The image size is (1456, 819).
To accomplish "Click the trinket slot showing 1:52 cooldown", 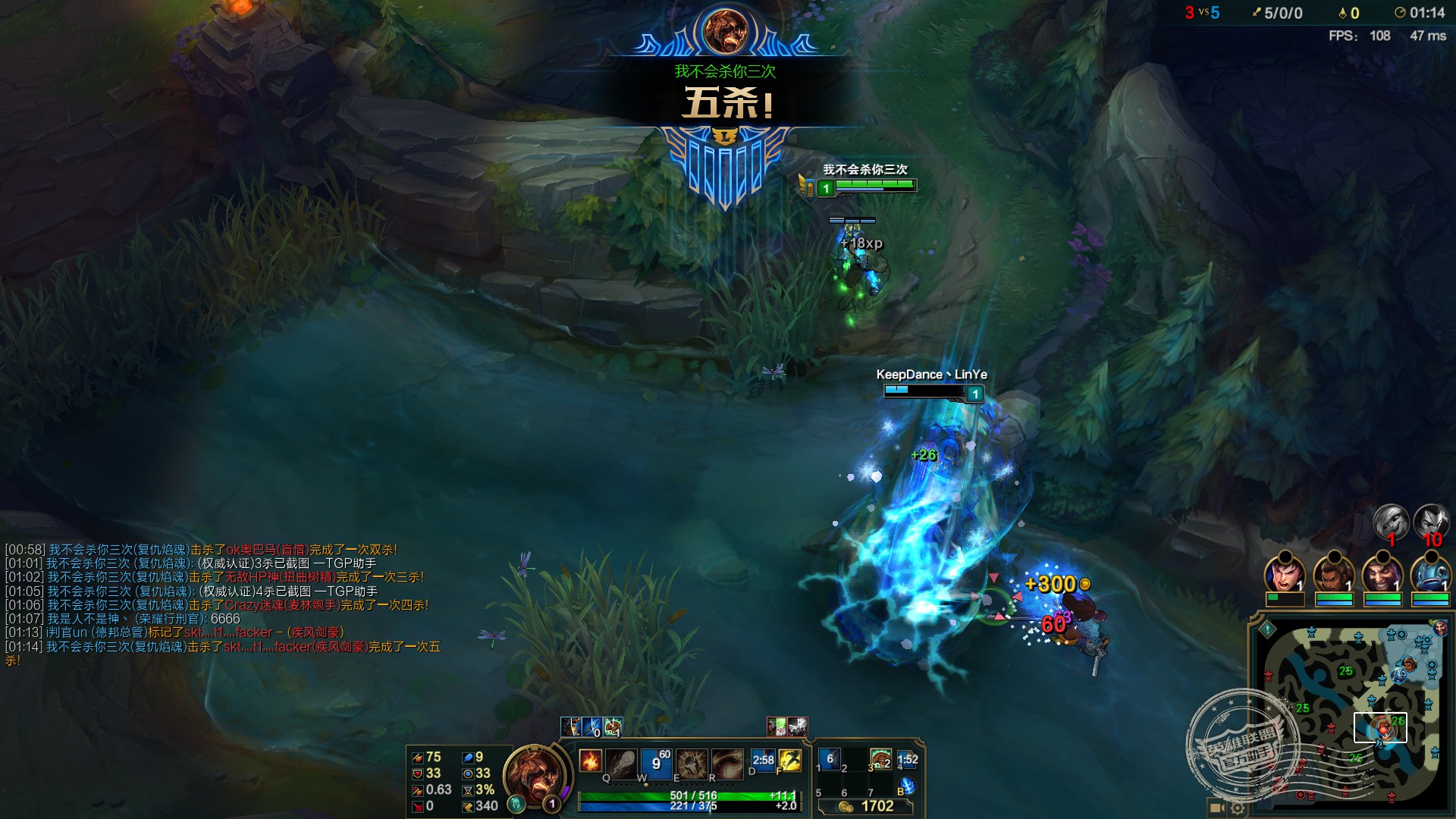I will point(907,759).
